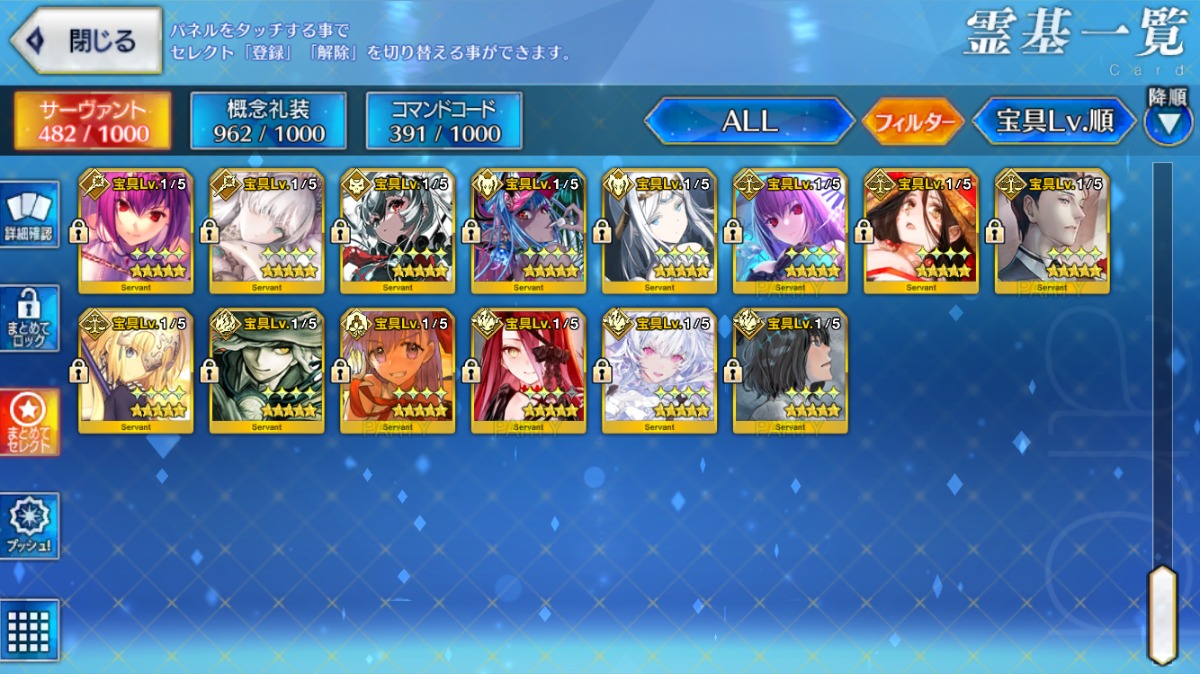Select the ALL class filter

[749, 122]
